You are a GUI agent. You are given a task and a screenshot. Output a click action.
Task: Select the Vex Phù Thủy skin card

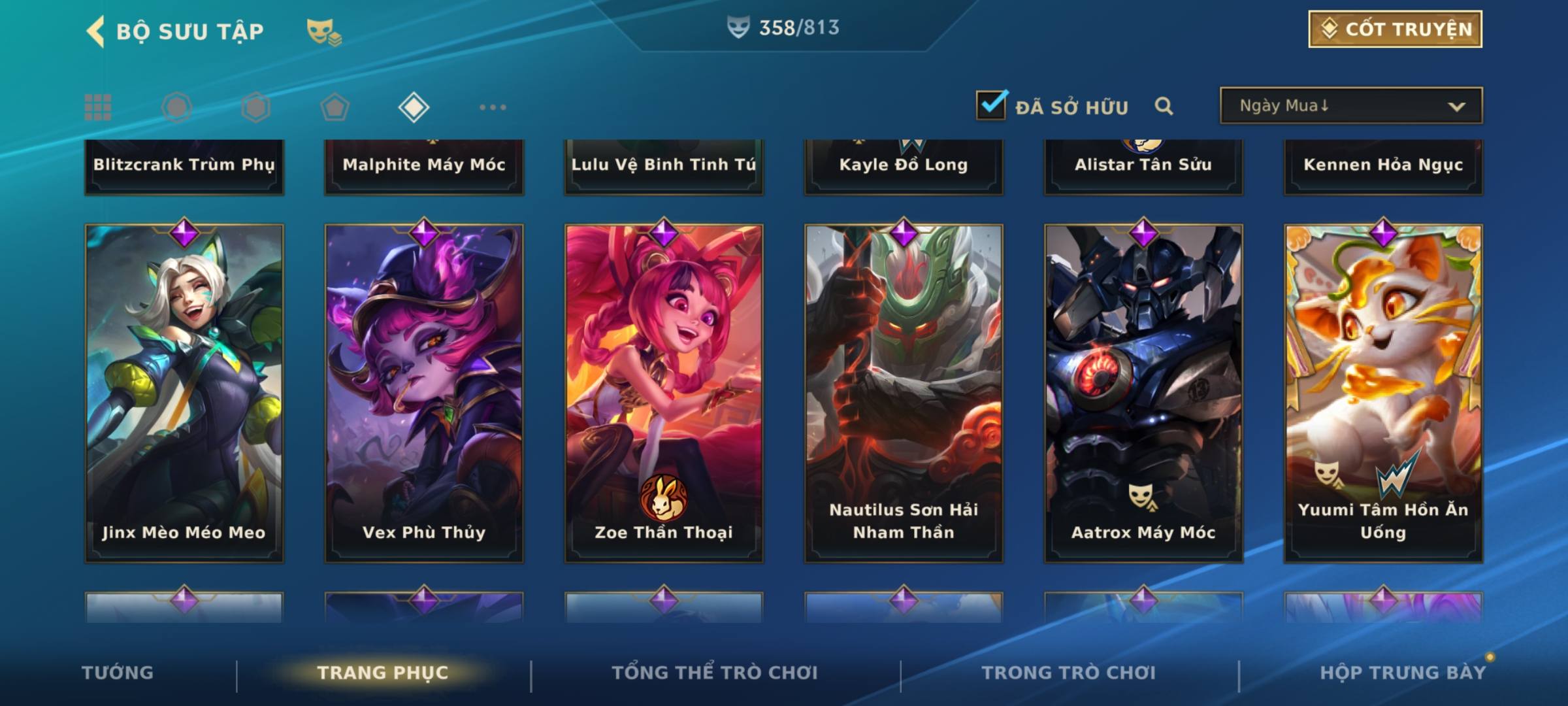[424, 392]
